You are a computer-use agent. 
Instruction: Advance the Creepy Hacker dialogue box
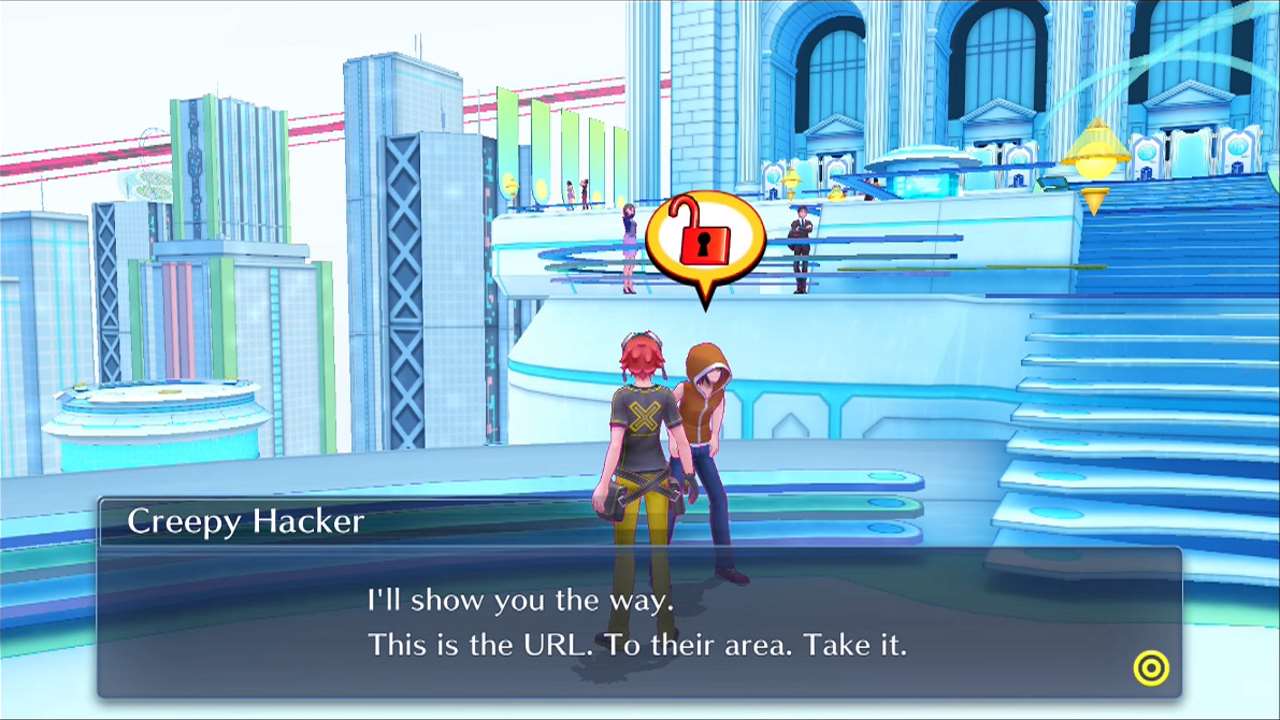(1151, 668)
